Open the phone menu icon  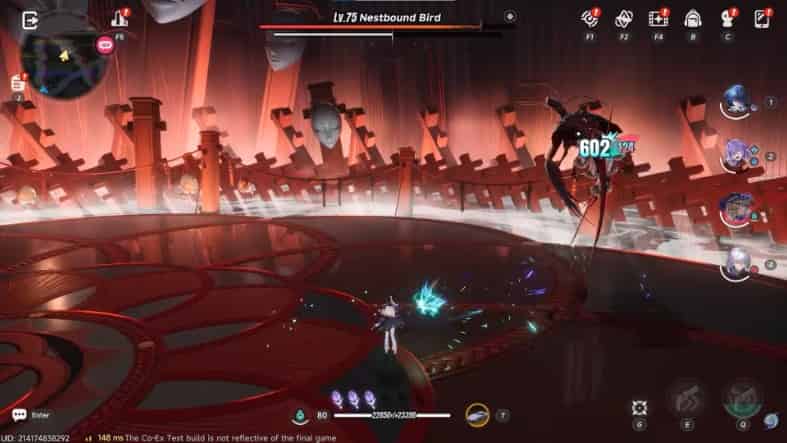click(x=762, y=18)
